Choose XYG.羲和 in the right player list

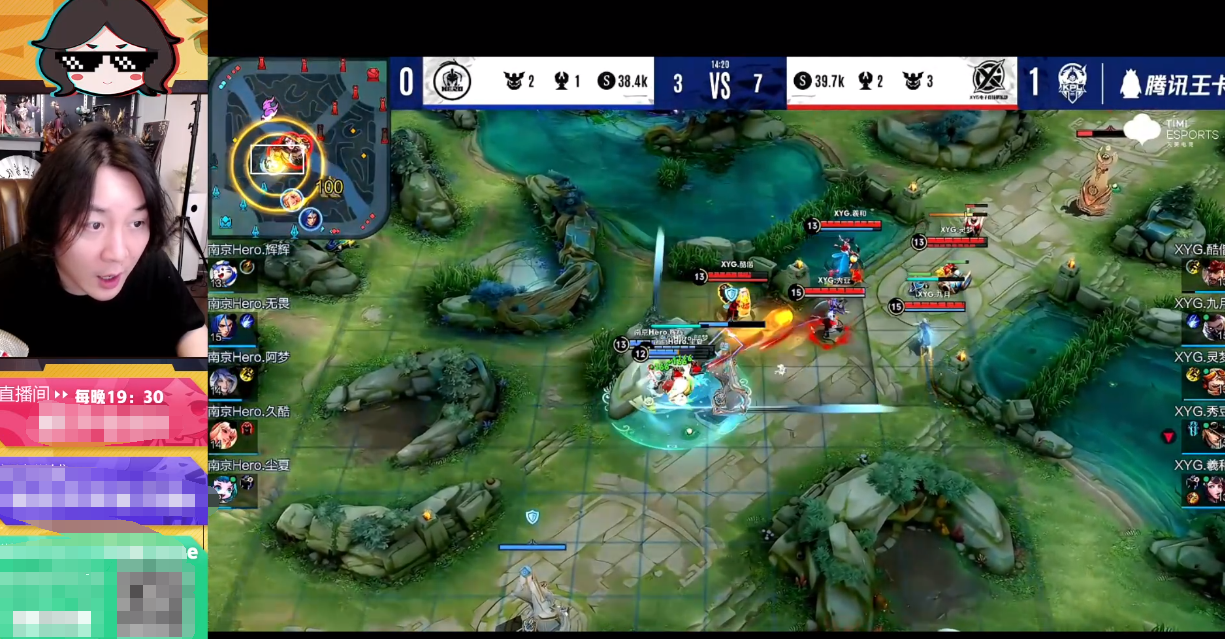point(1213,489)
